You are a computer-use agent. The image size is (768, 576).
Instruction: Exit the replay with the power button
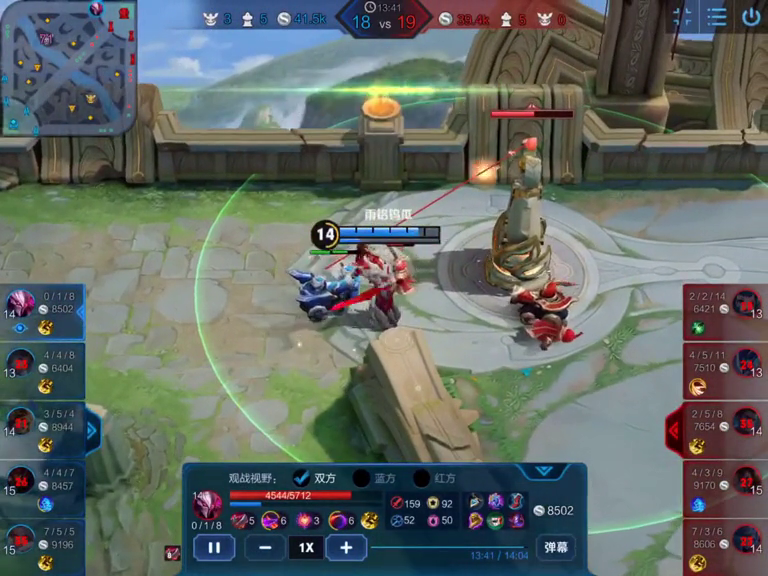click(x=750, y=16)
